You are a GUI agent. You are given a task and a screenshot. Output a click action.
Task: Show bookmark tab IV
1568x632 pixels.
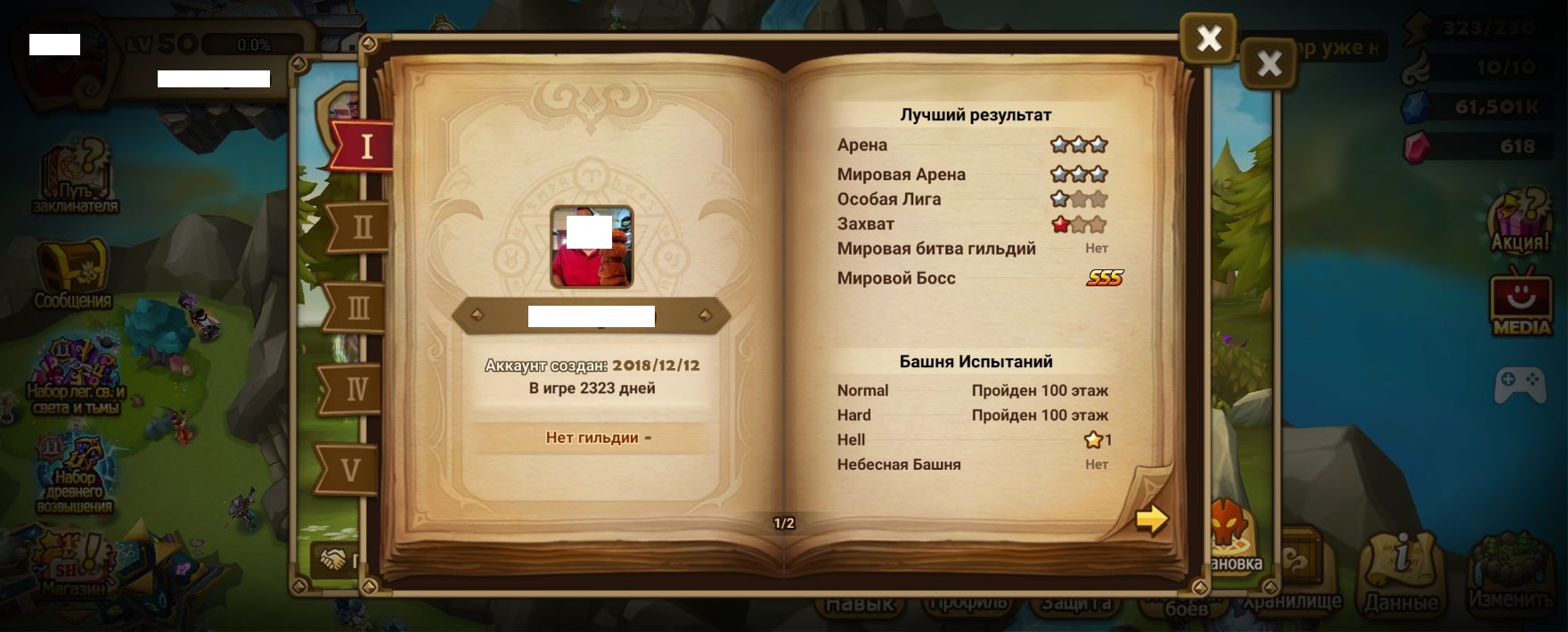pyautogui.click(x=355, y=389)
